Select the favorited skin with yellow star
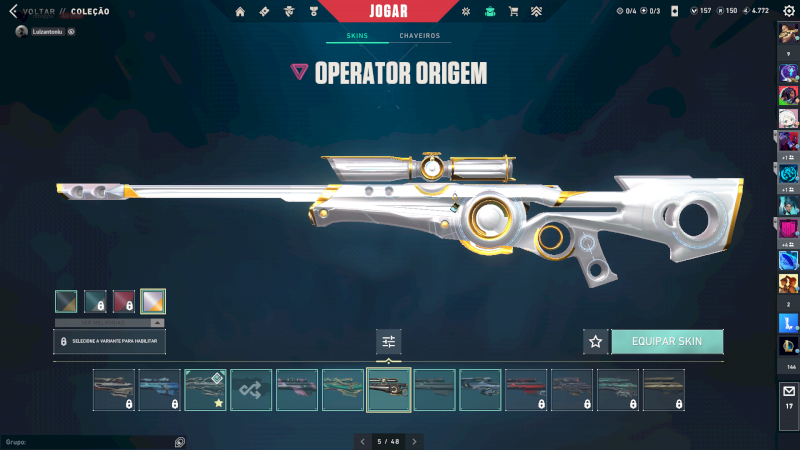The height and width of the screenshot is (450, 800). (x=205, y=390)
